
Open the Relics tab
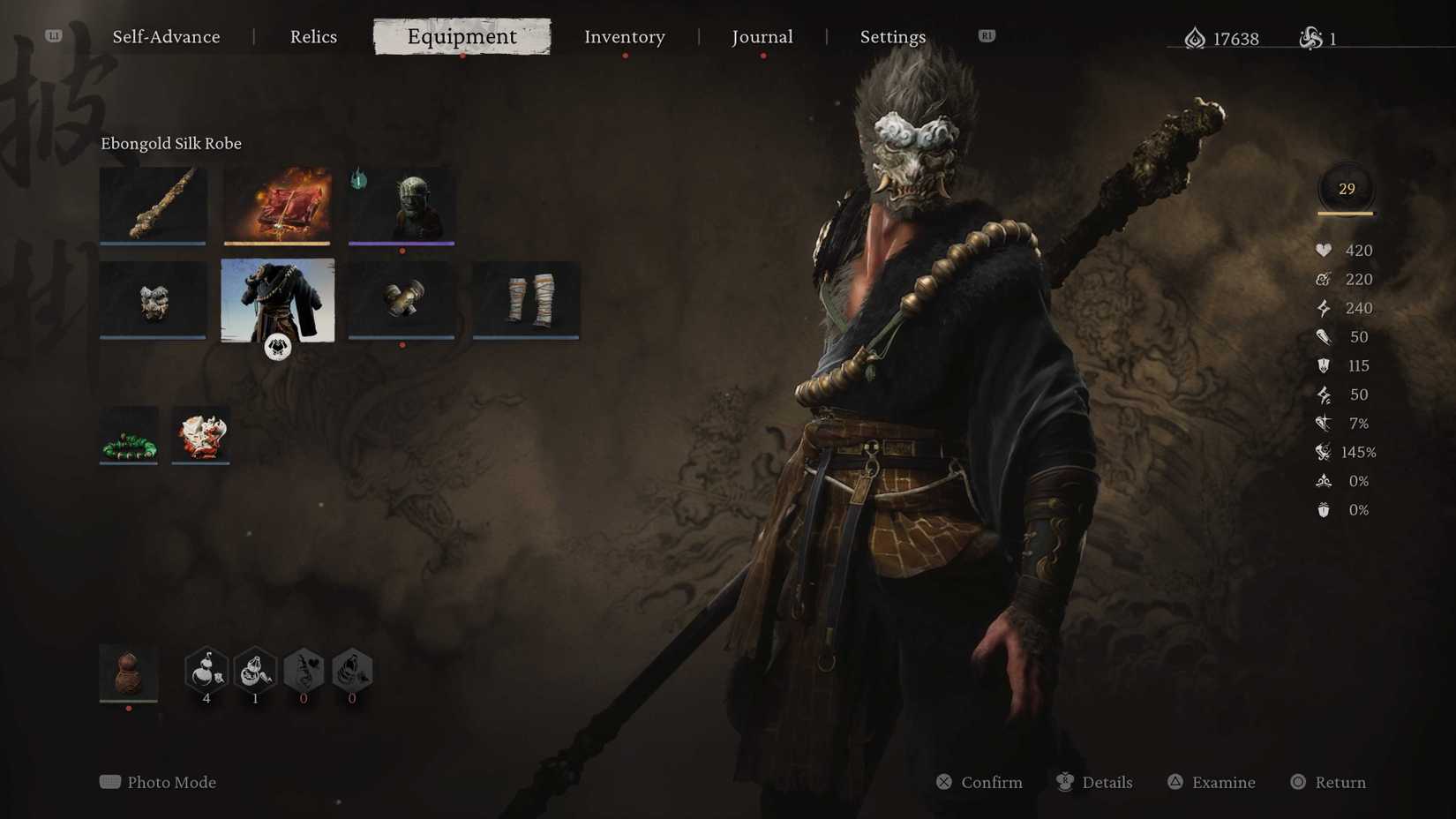point(313,37)
